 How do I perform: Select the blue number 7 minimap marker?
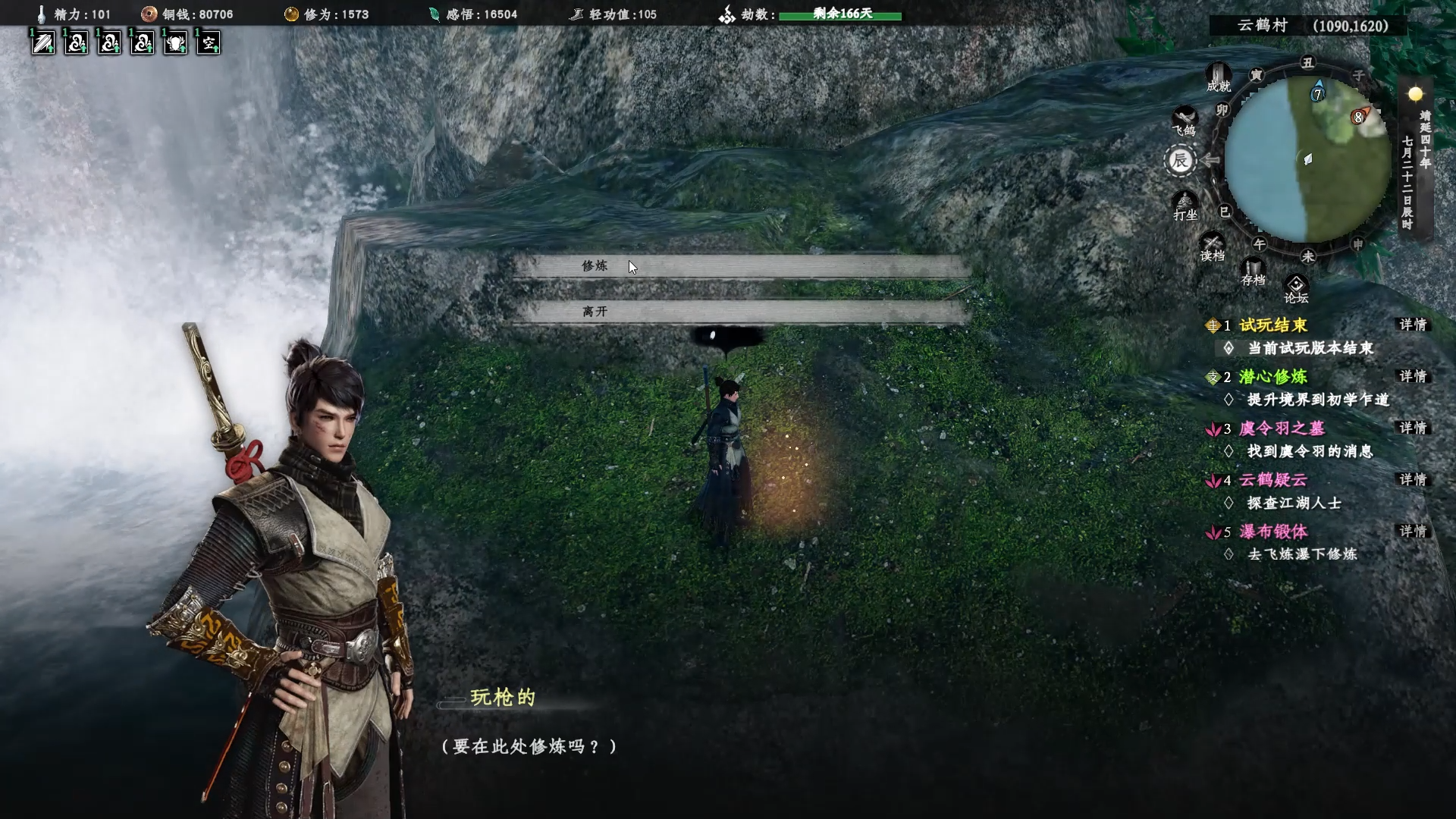tap(1318, 93)
